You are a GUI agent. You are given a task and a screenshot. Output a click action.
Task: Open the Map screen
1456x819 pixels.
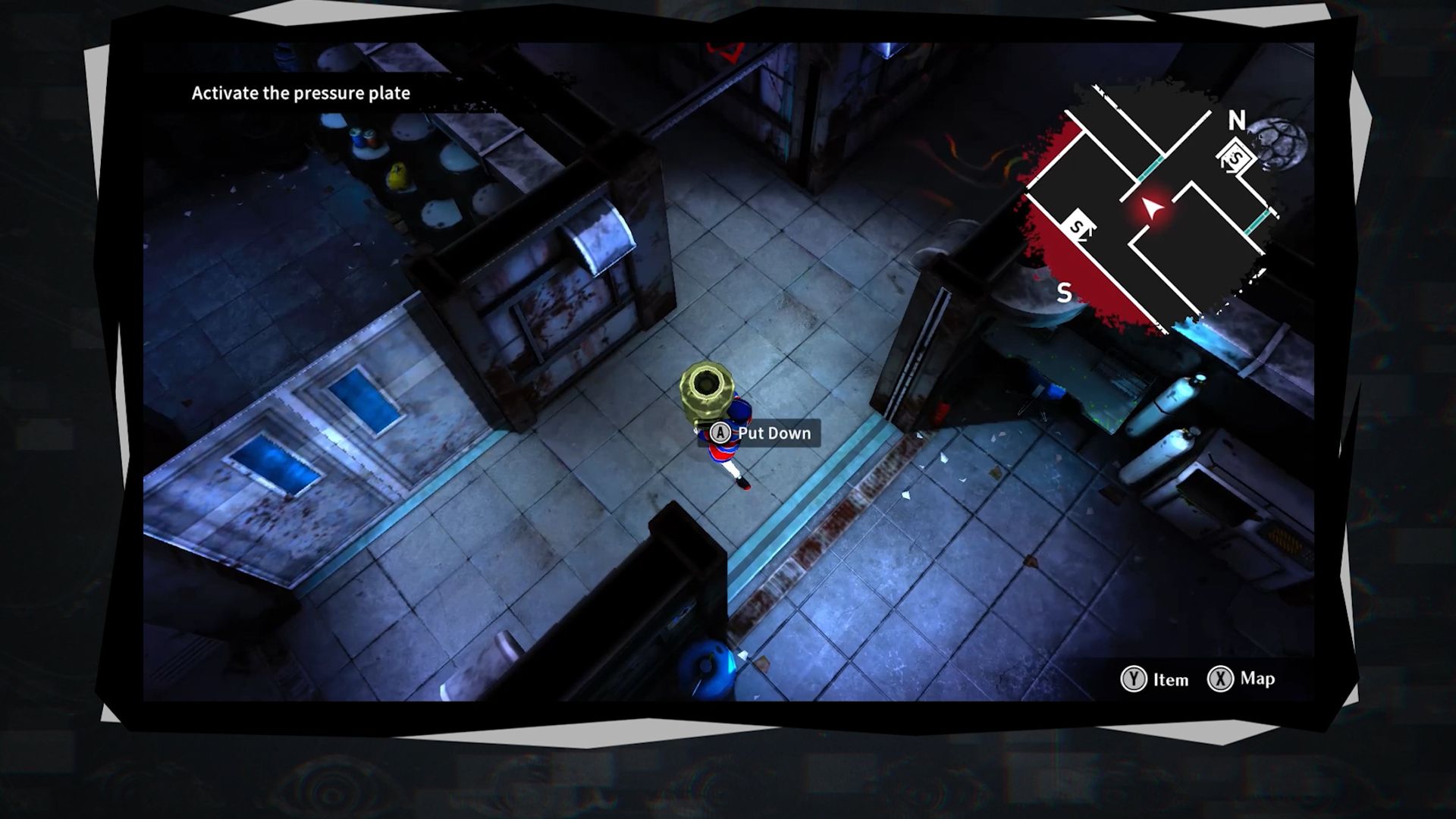pos(1240,679)
